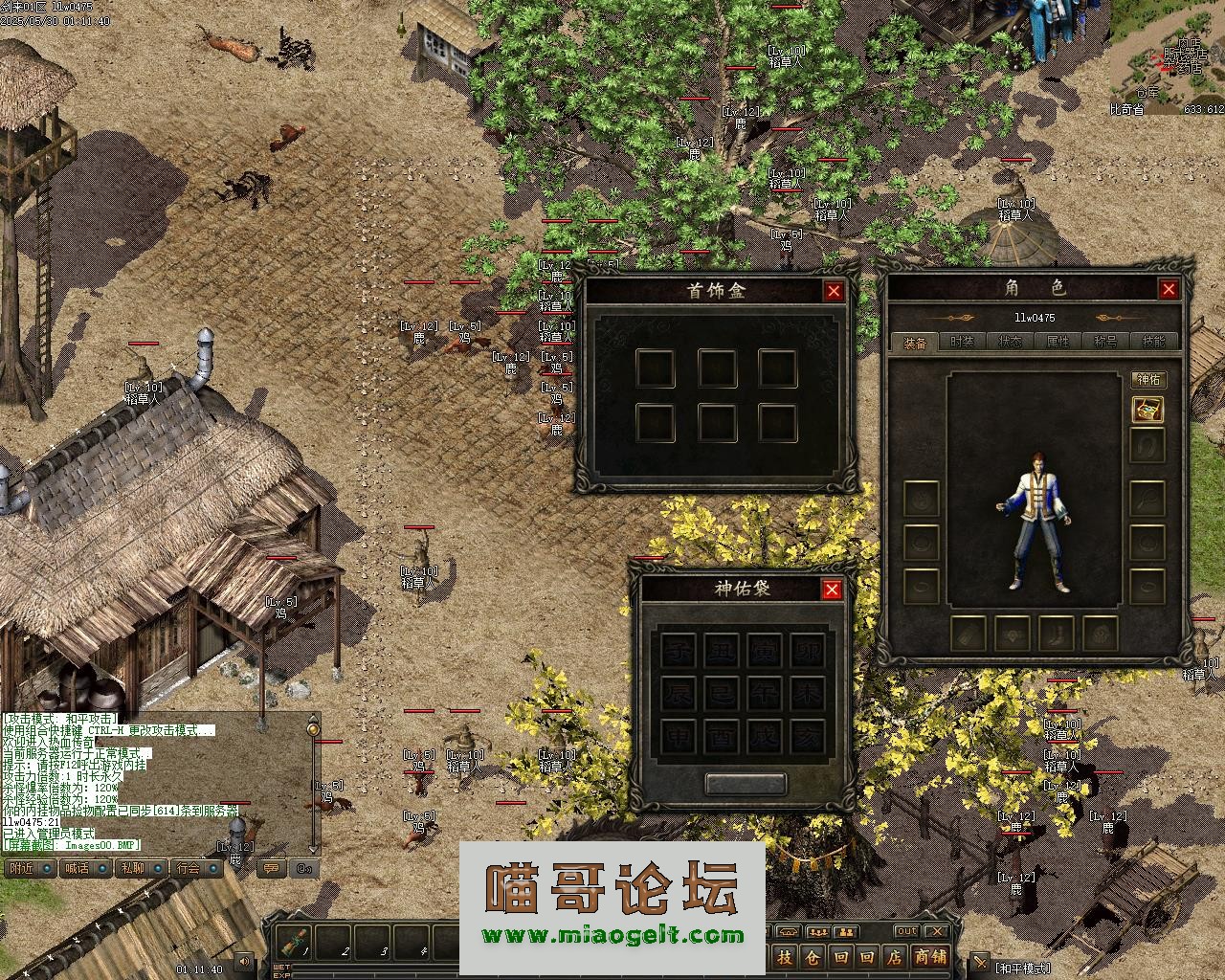
Task: Toggle the 喊话 shout chat channel
Action: [x=76, y=868]
